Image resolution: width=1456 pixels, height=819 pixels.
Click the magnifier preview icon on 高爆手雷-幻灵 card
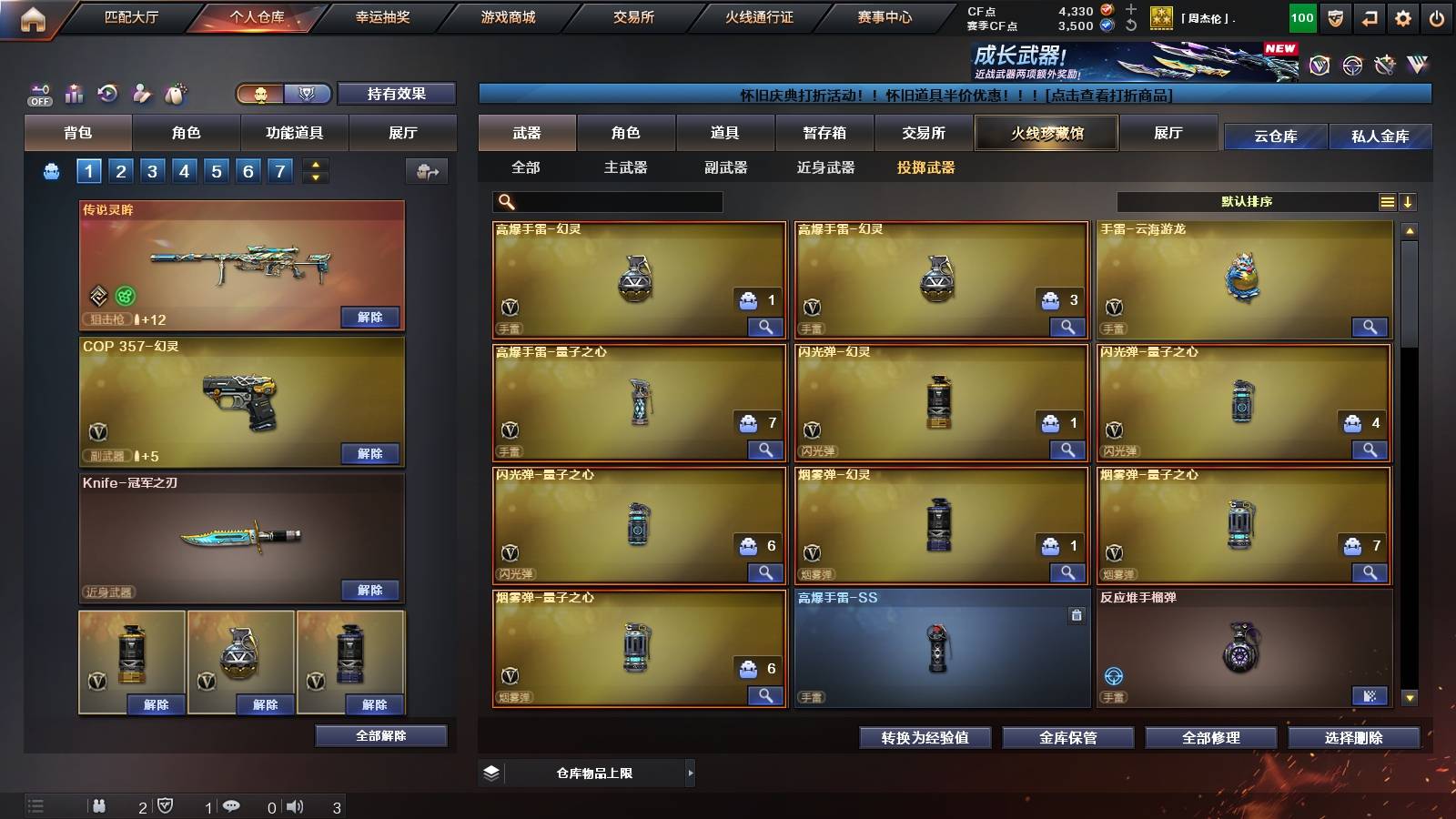point(767,327)
